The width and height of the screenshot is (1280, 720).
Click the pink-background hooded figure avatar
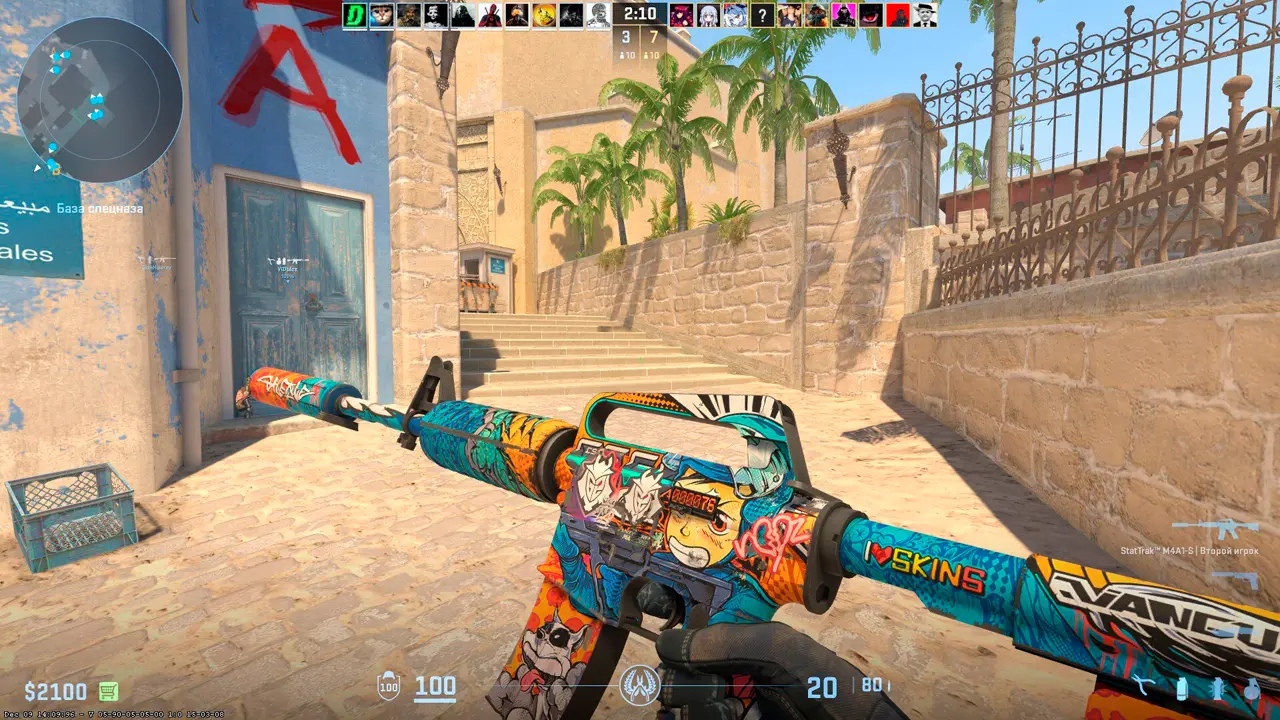[843, 15]
